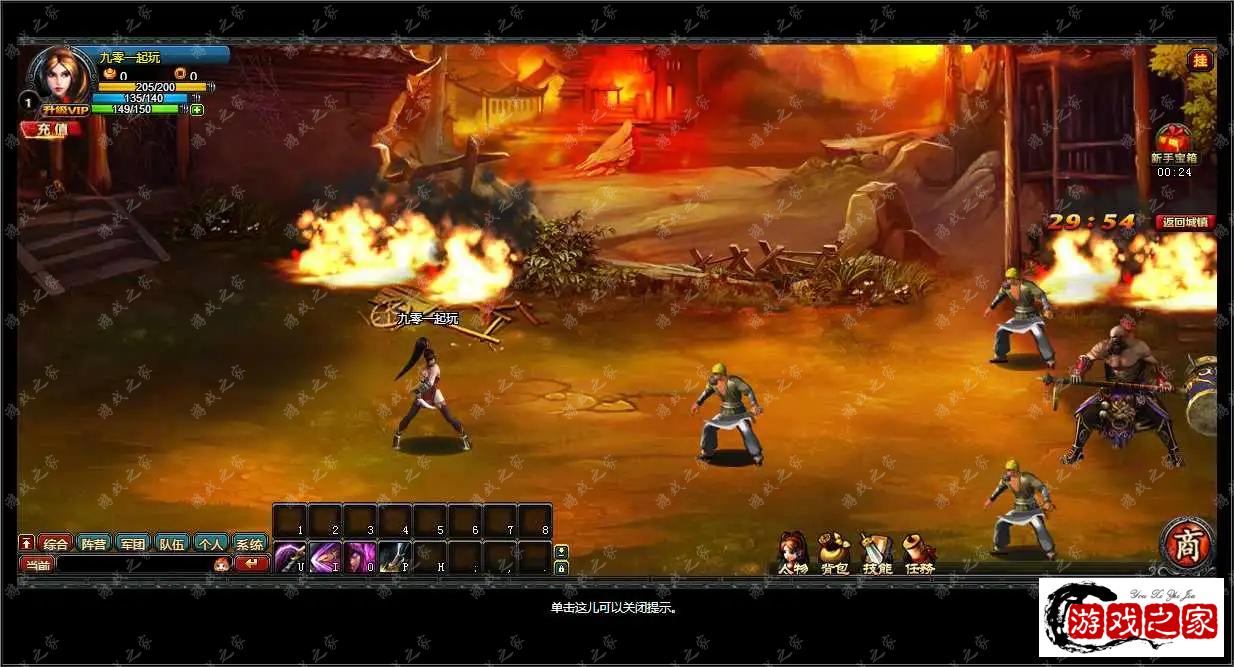Switch to the 阵营 faction chat tab
This screenshot has width=1234, height=667.
coord(94,545)
